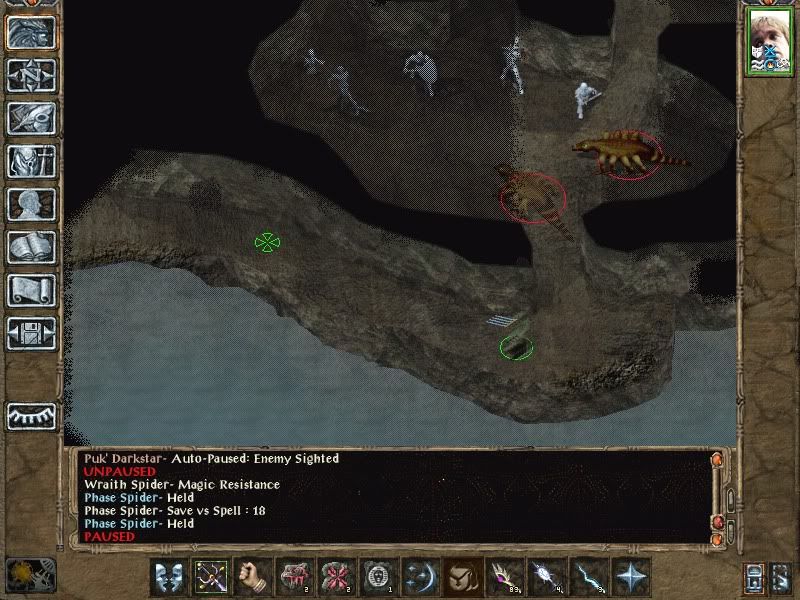
Task: Open the mage spellbook
Action: pyautogui.click(x=31, y=246)
